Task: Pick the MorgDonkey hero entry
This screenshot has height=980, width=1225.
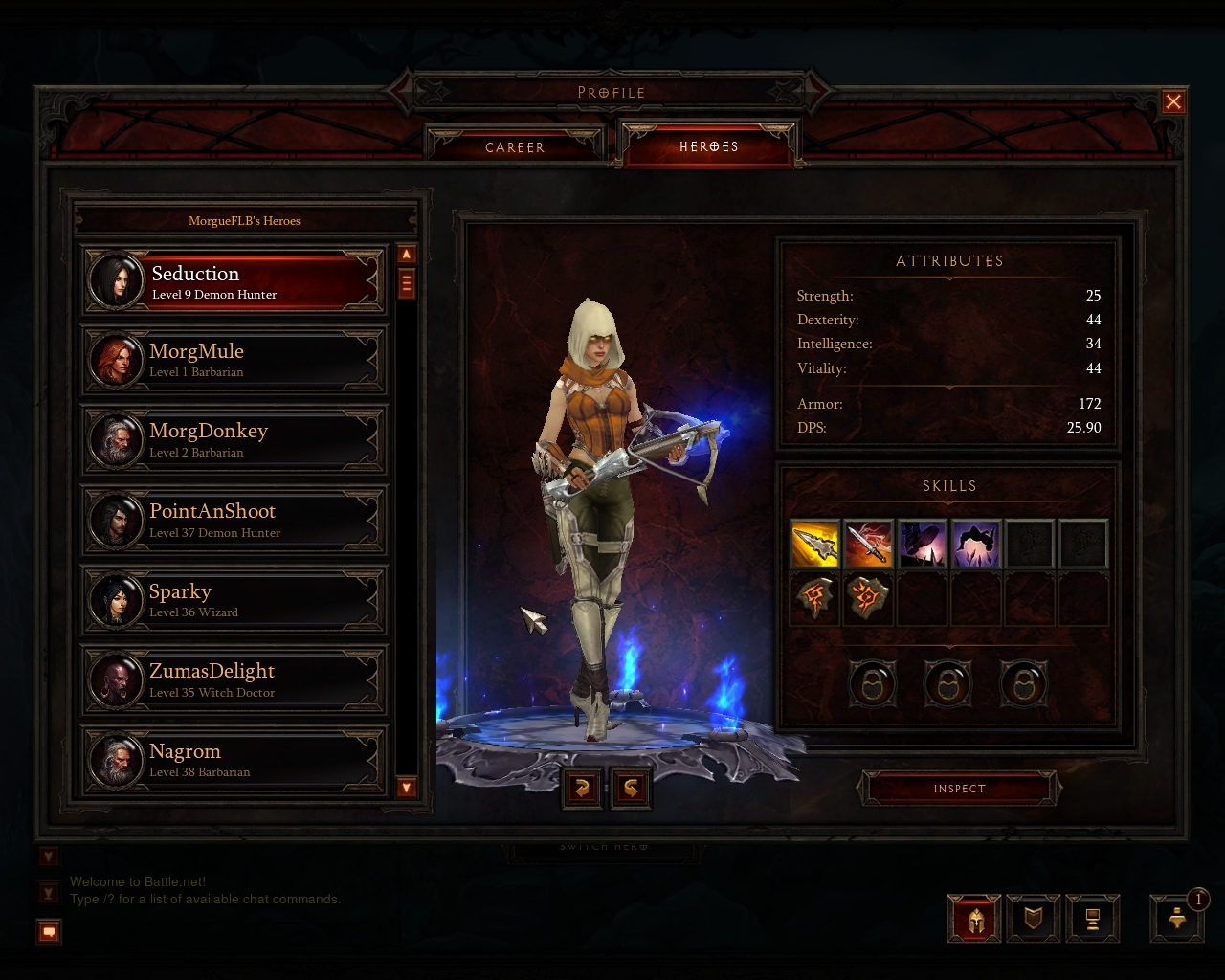Action: [234, 440]
